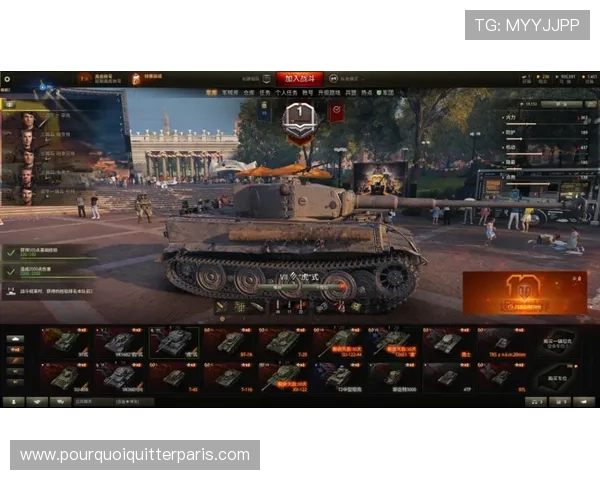Open the red flag icon beside rank badge
Viewport: 600px width, 480px height.
point(336,112)
